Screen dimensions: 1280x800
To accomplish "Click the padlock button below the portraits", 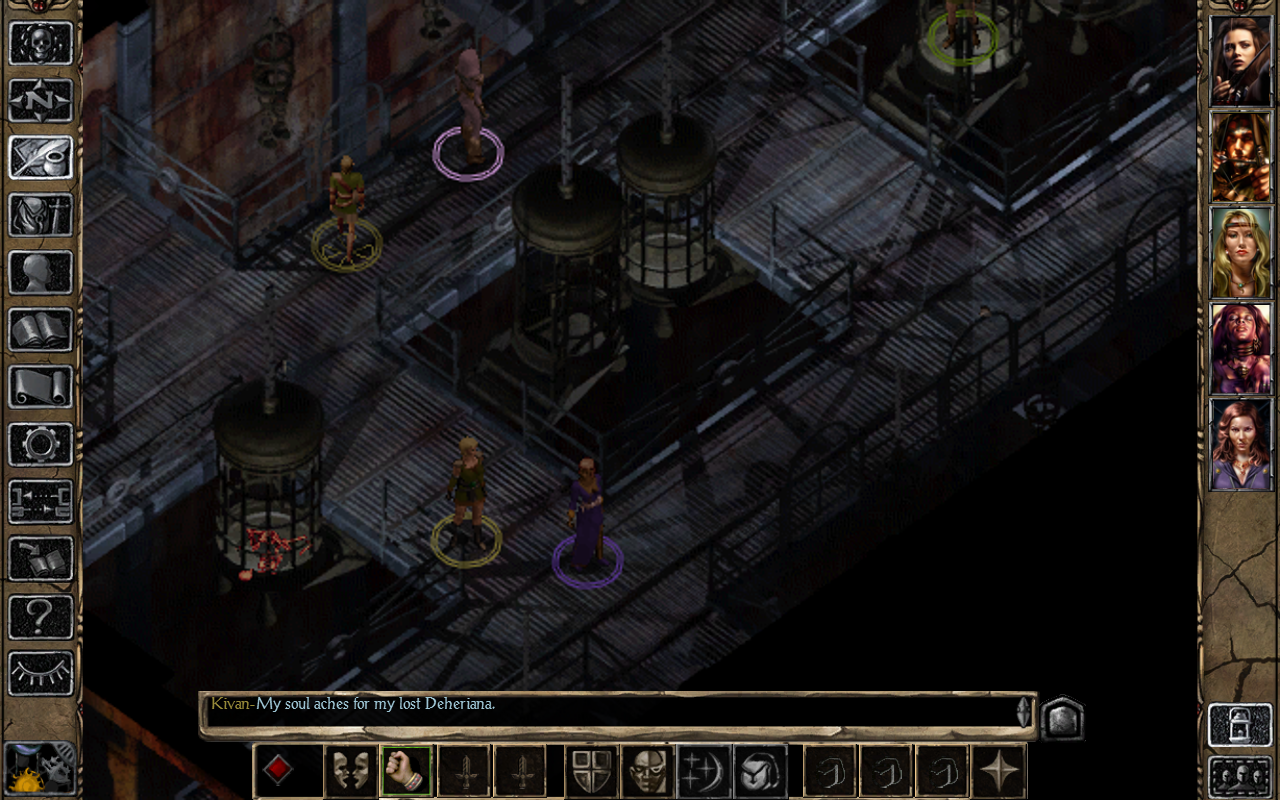I will 1240,725.
